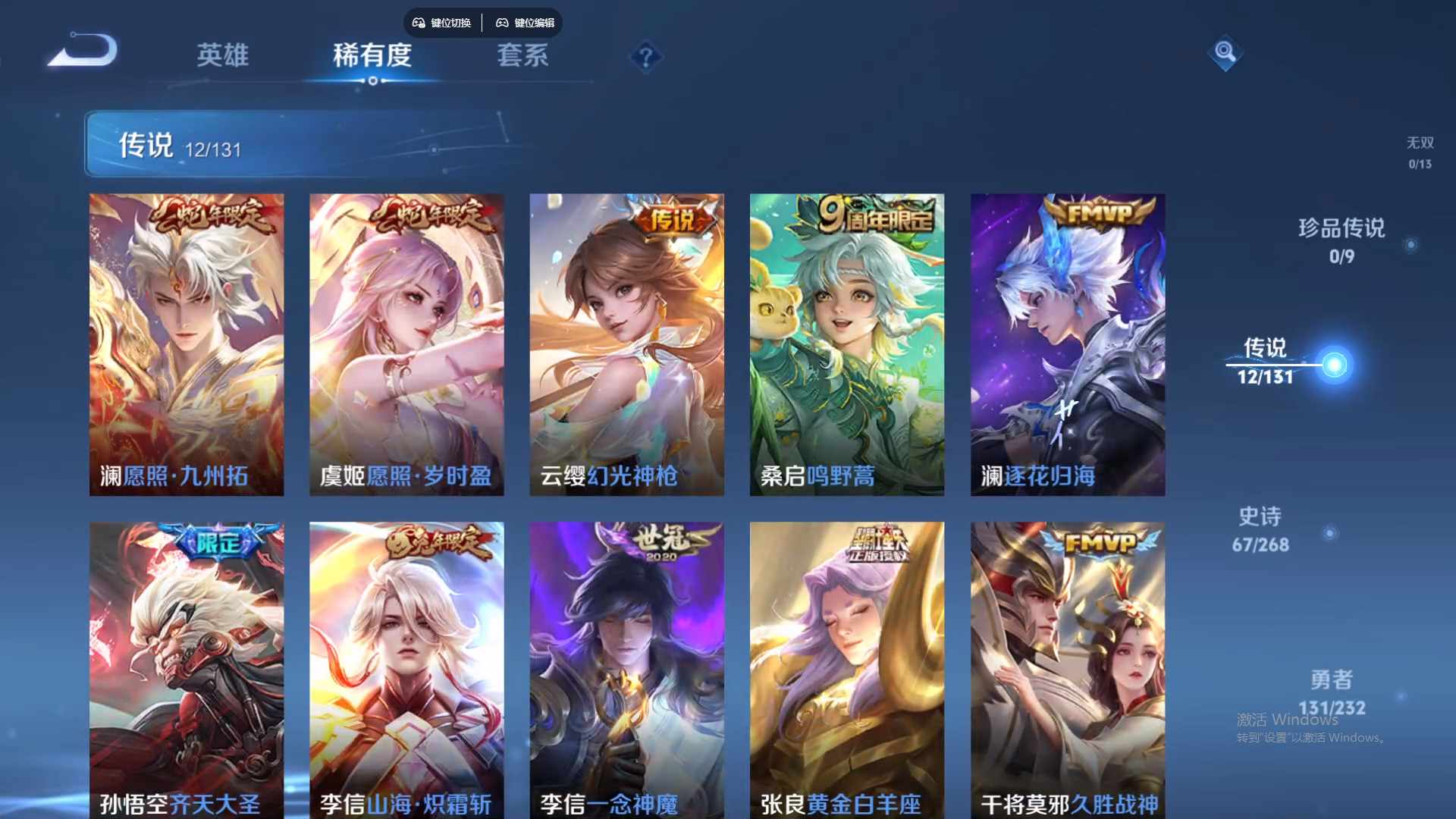1456x819 pixels.
Task: Click the gamepad icon on 键位编辑
Action: click(x=502, y=23)
